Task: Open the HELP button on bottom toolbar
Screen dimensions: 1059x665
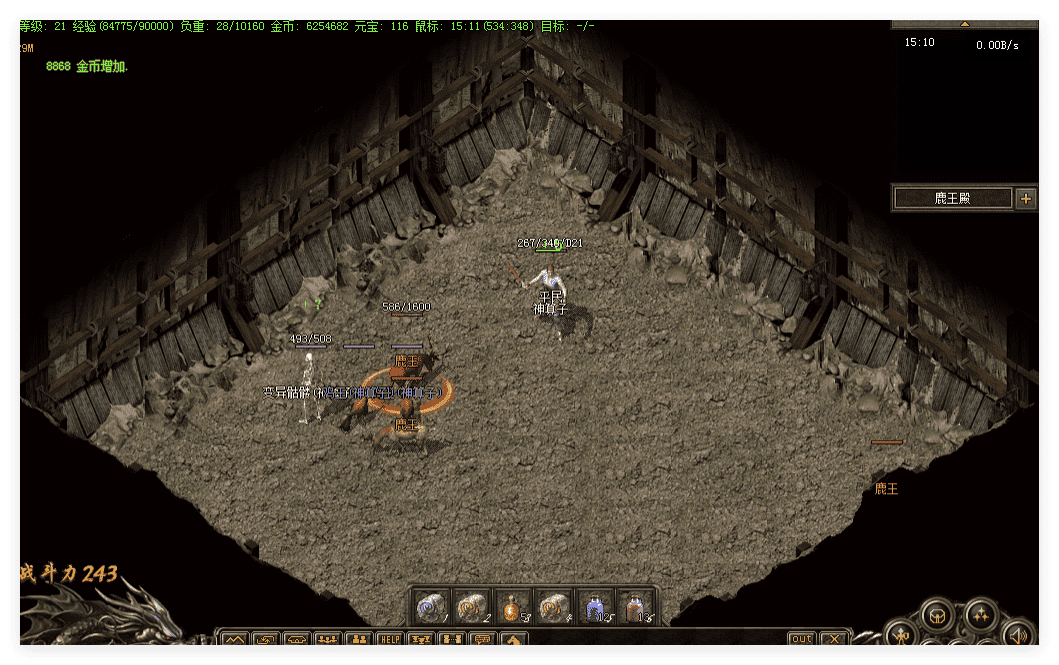Action: click(389, 639)
